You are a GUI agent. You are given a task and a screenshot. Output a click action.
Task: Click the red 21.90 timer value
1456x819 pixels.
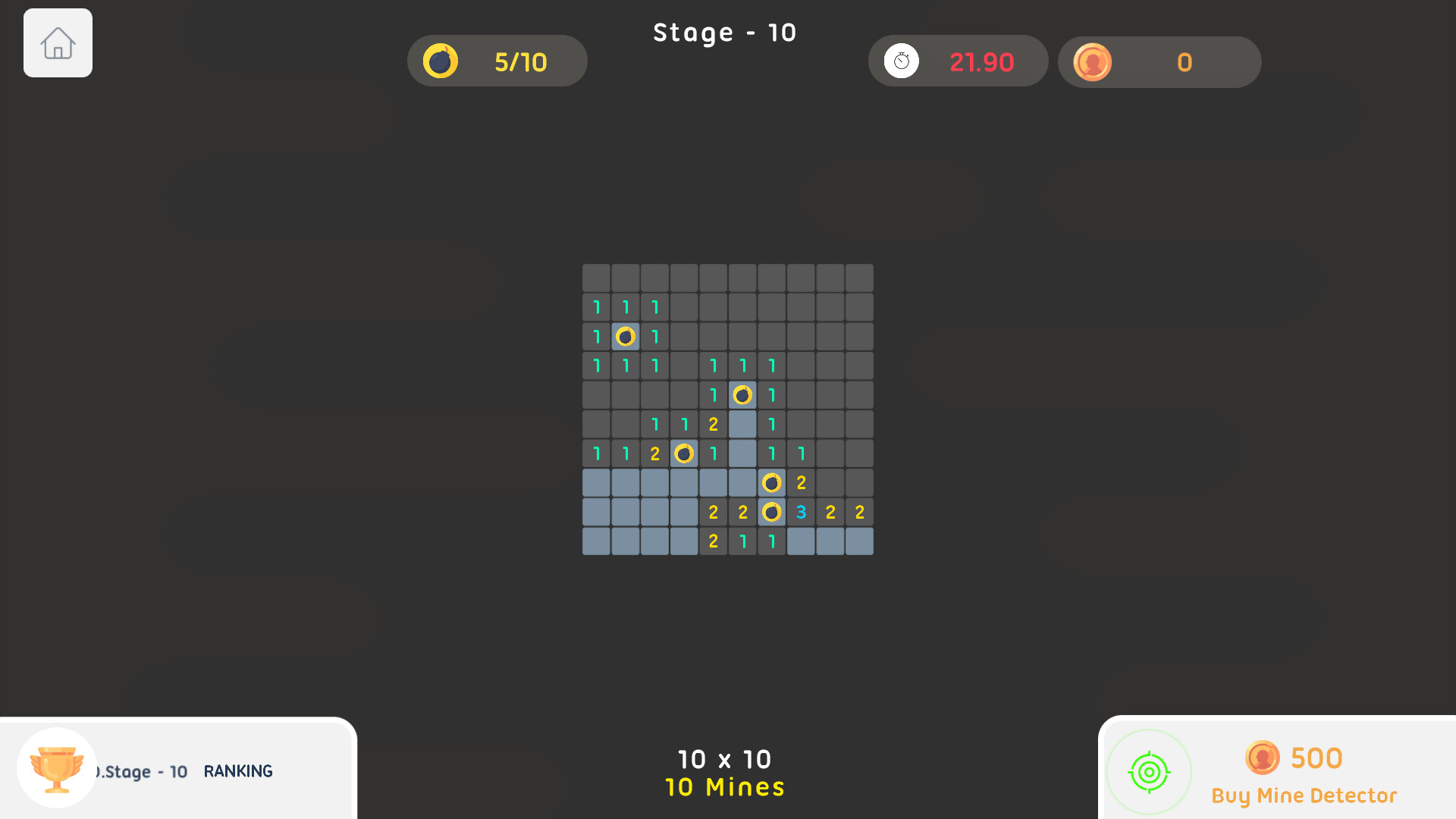983,61
